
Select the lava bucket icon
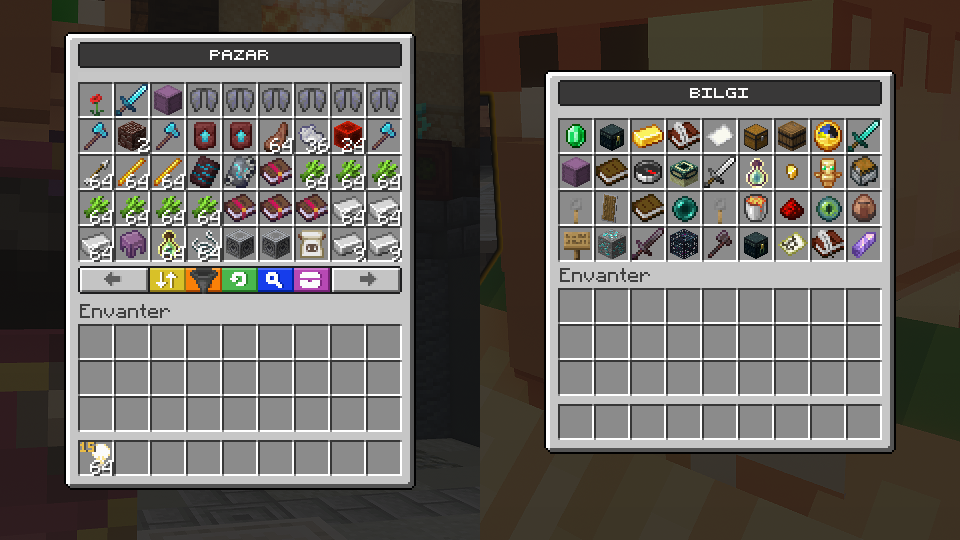point(757,209)
